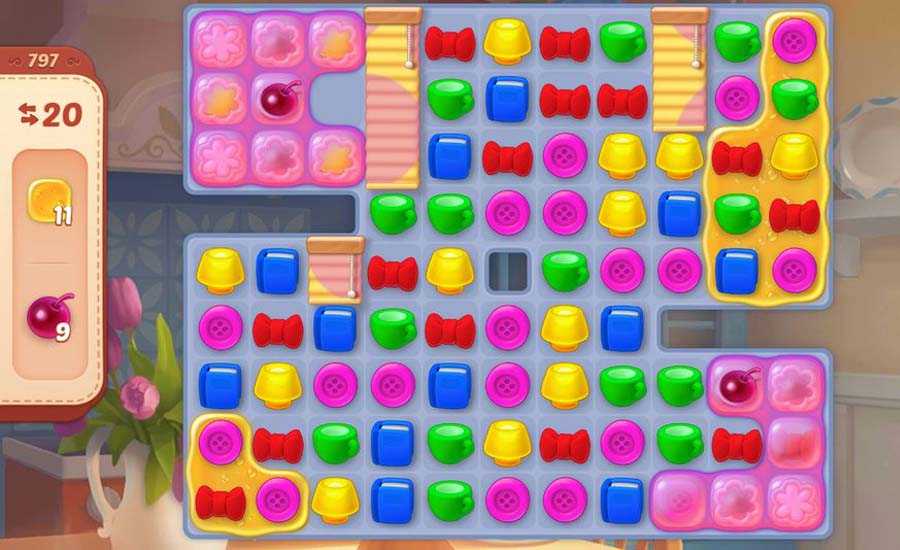
Task: Select the blue cube sitting on honey
Action: pos(736,269)
